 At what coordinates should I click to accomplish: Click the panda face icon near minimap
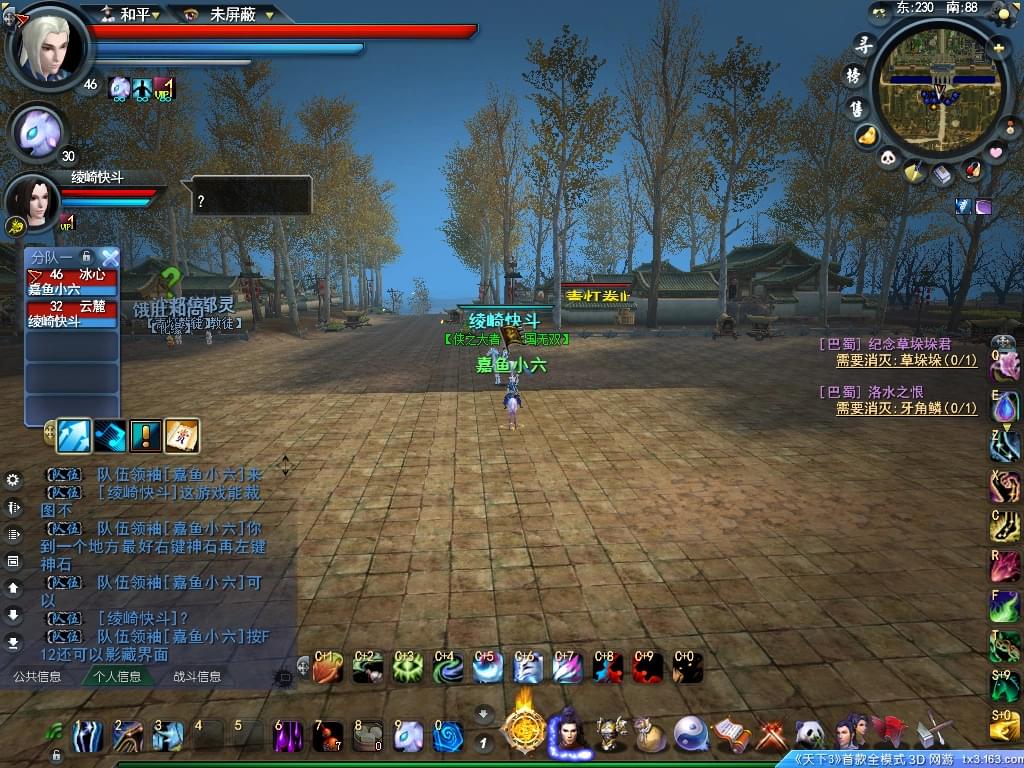(889, 158)
